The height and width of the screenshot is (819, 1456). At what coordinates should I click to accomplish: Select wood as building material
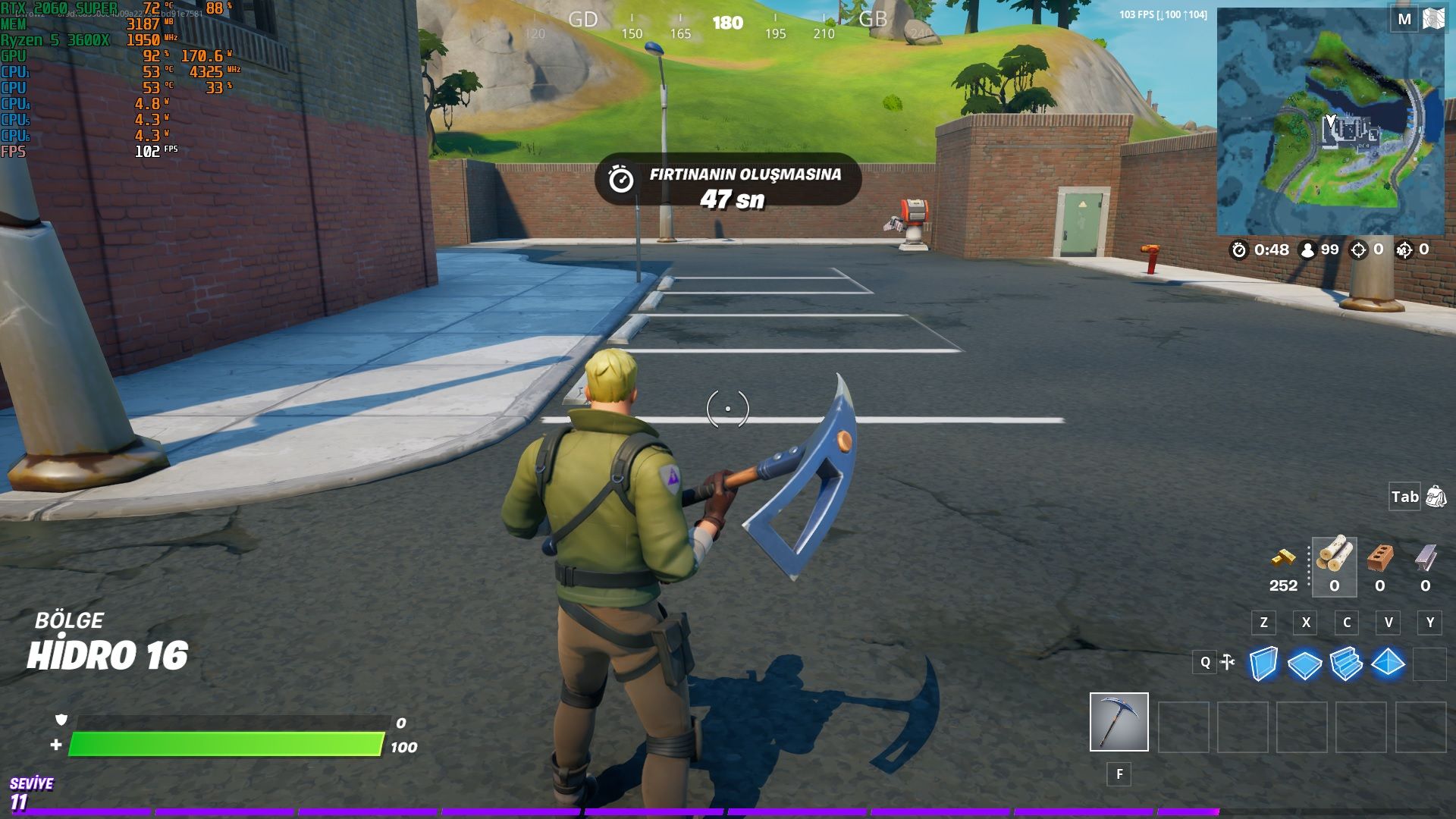(x=1334, y=557)
